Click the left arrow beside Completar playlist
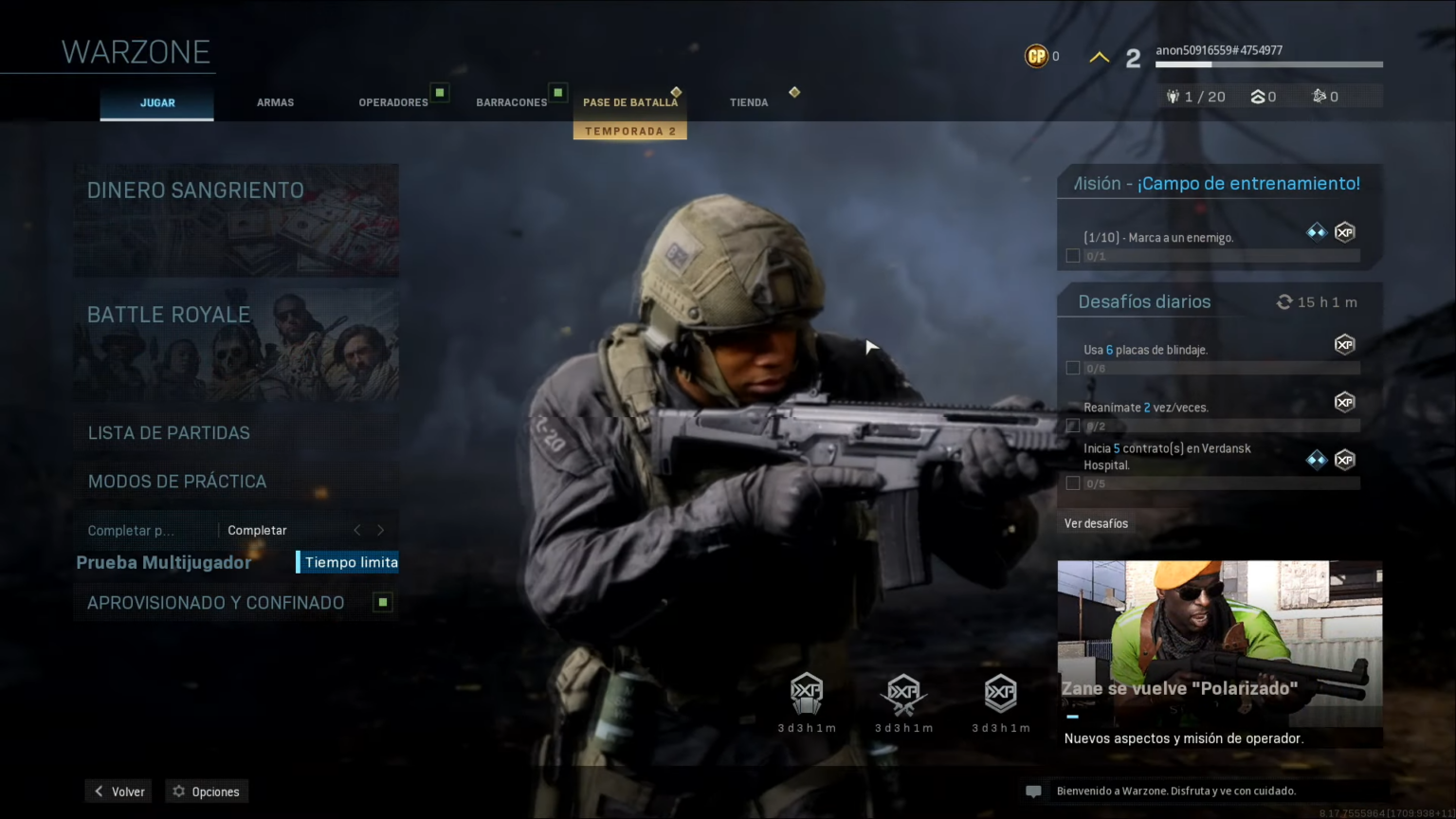Viewport: 1456px width, 819px height. coord(356,530)
